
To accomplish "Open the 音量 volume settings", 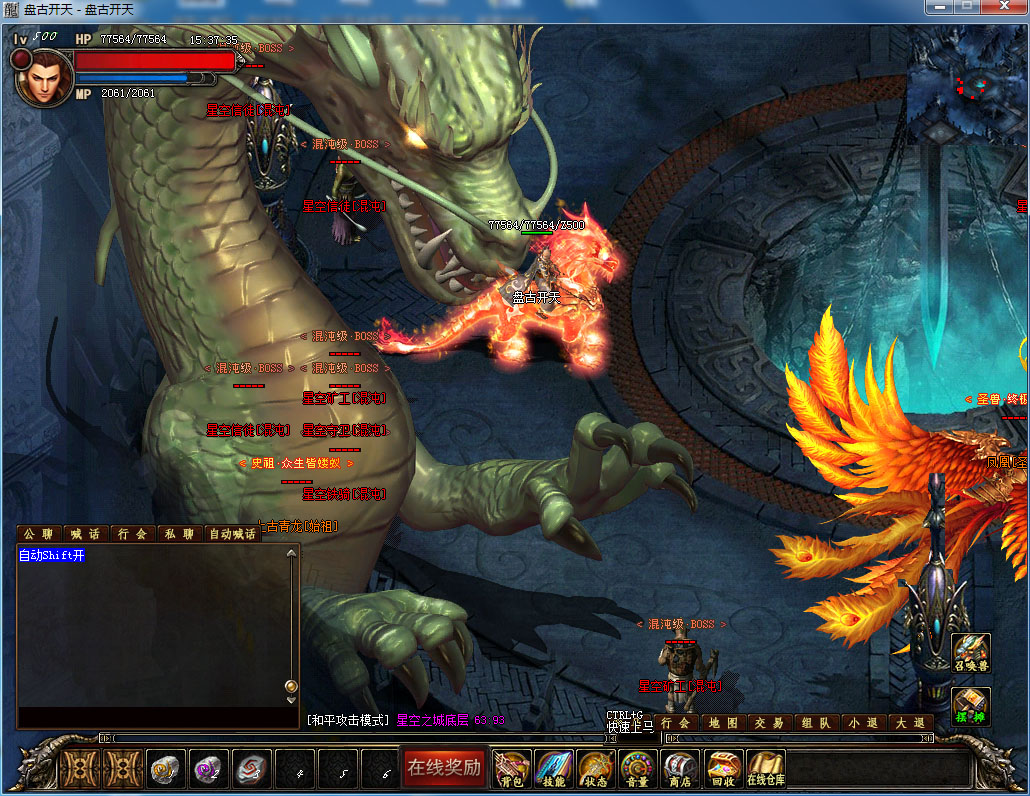I will click(x=637, y=768).
